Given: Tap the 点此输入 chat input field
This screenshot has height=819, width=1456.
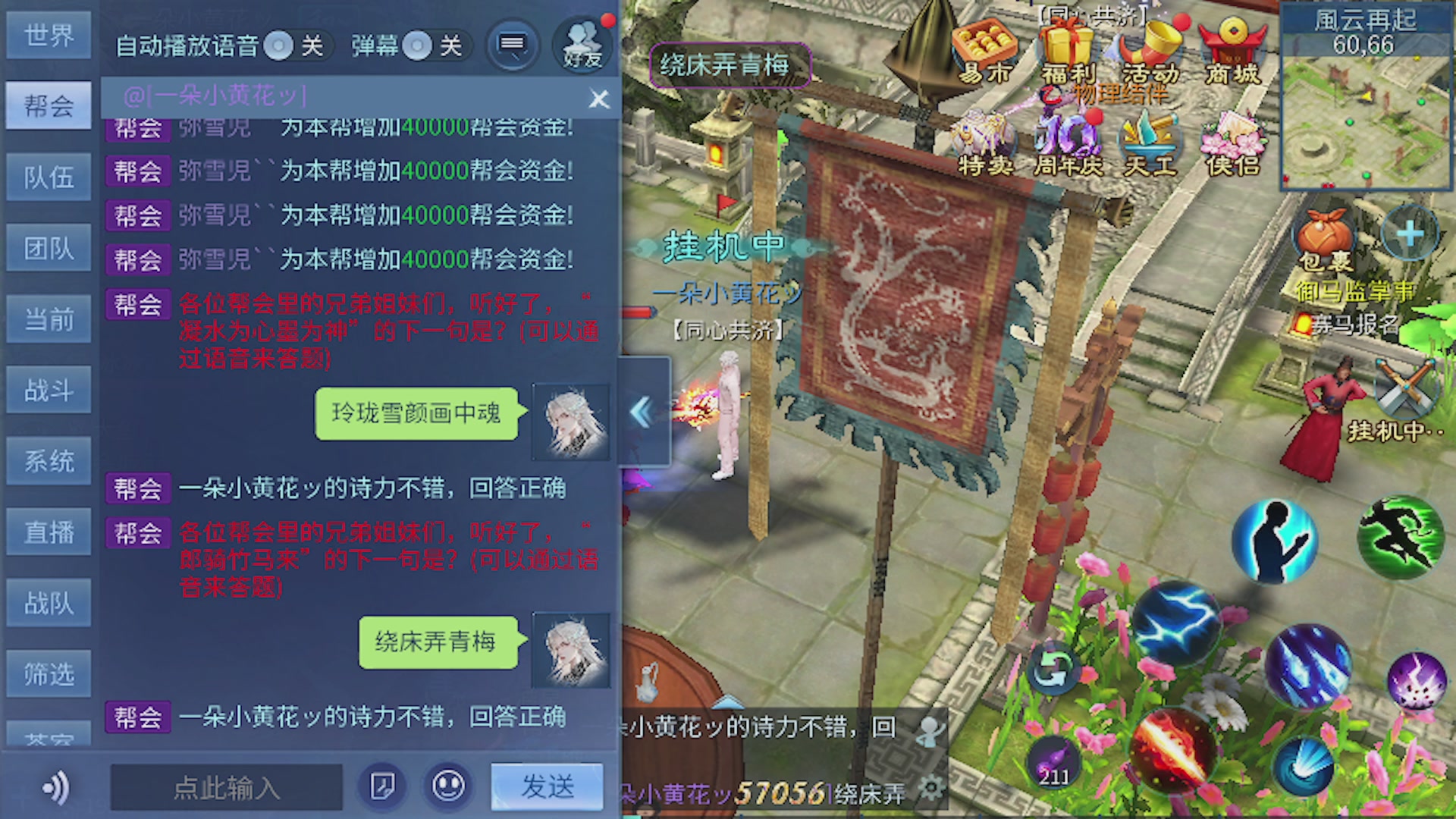Looking at the screenshot, I should point(226,787).
